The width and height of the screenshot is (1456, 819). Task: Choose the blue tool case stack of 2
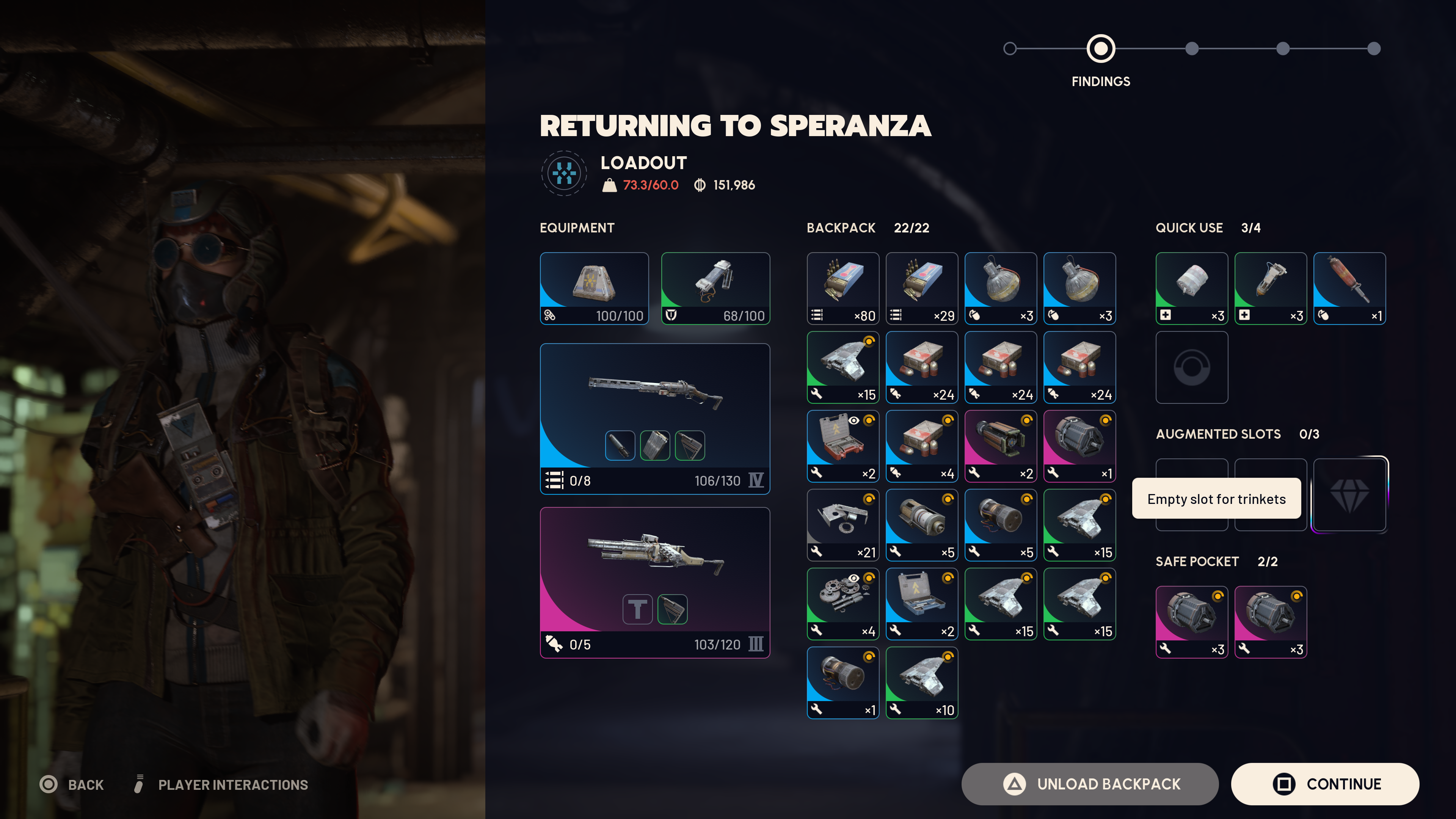[921, 604]
